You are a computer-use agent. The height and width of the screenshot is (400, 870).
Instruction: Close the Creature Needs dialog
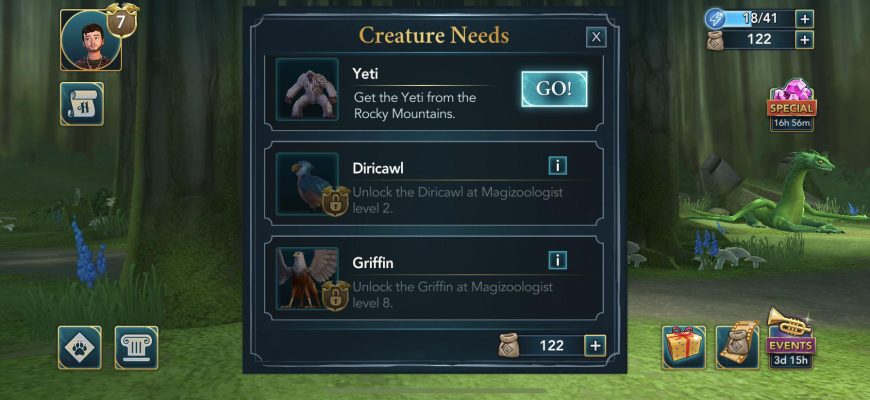click(596, 37)
